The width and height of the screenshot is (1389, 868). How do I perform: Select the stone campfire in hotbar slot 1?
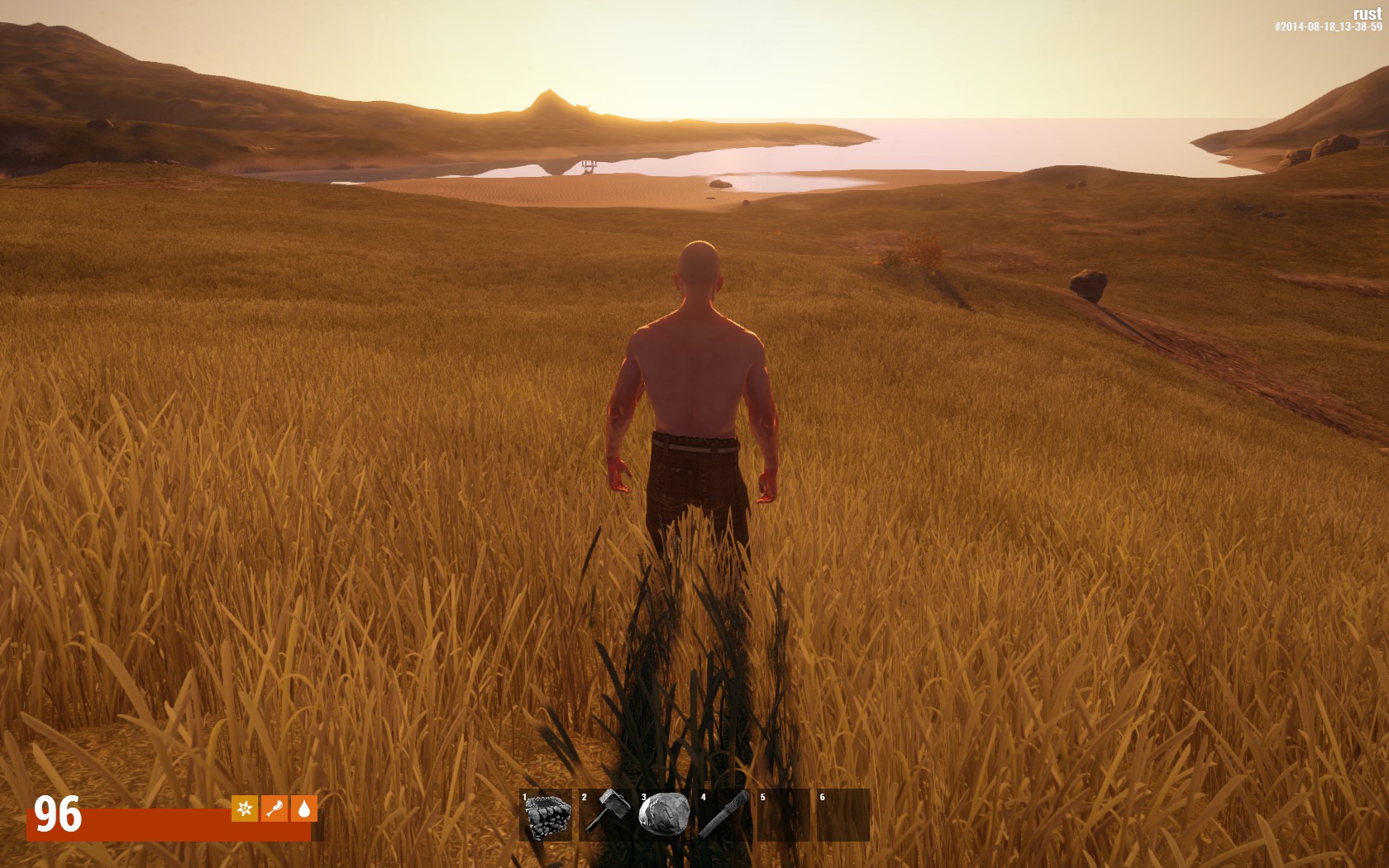(x=547, y=815)
